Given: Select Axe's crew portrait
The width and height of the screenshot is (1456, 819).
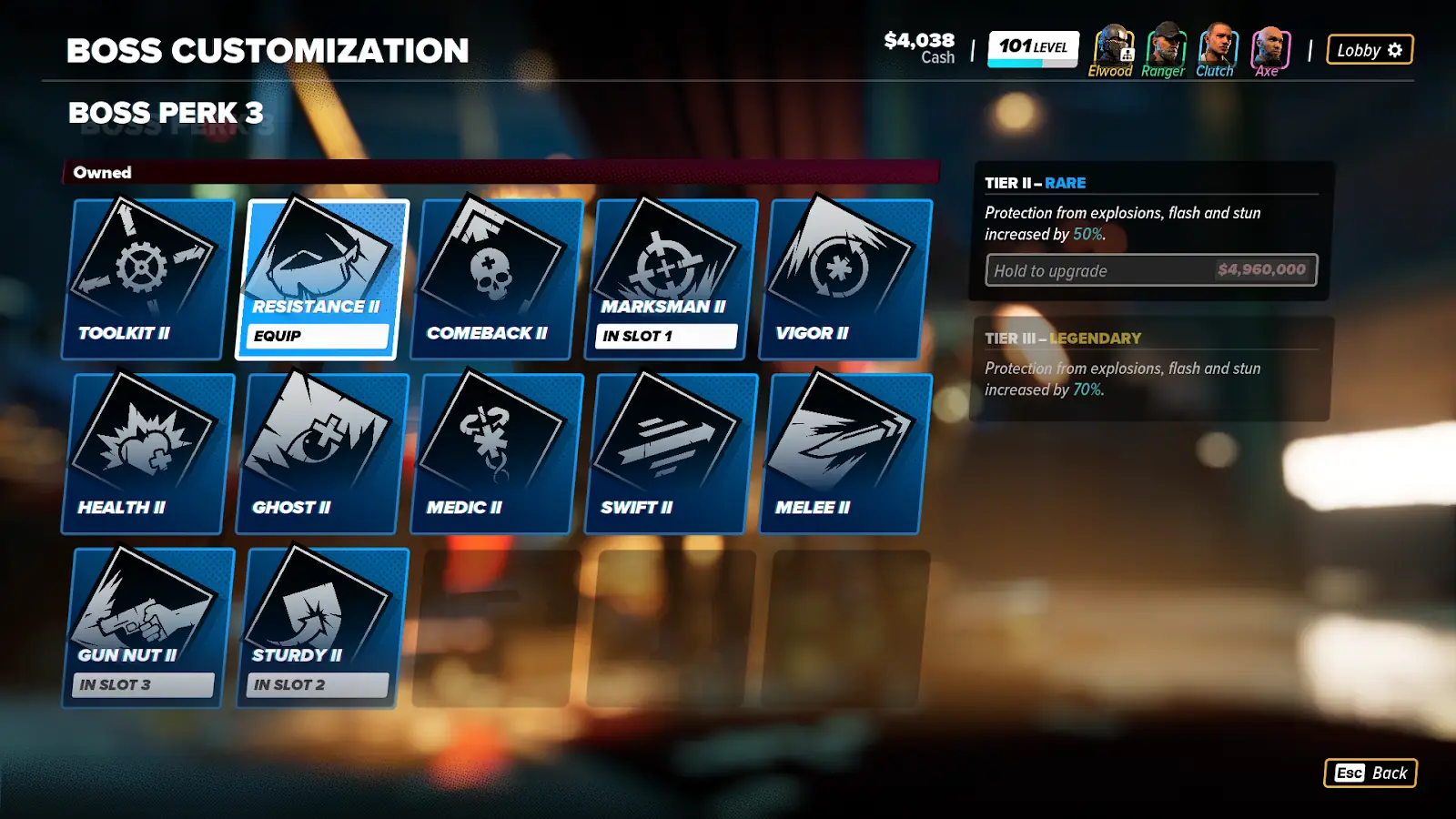Looking at the screenshot, I should tap(1269, 46).
